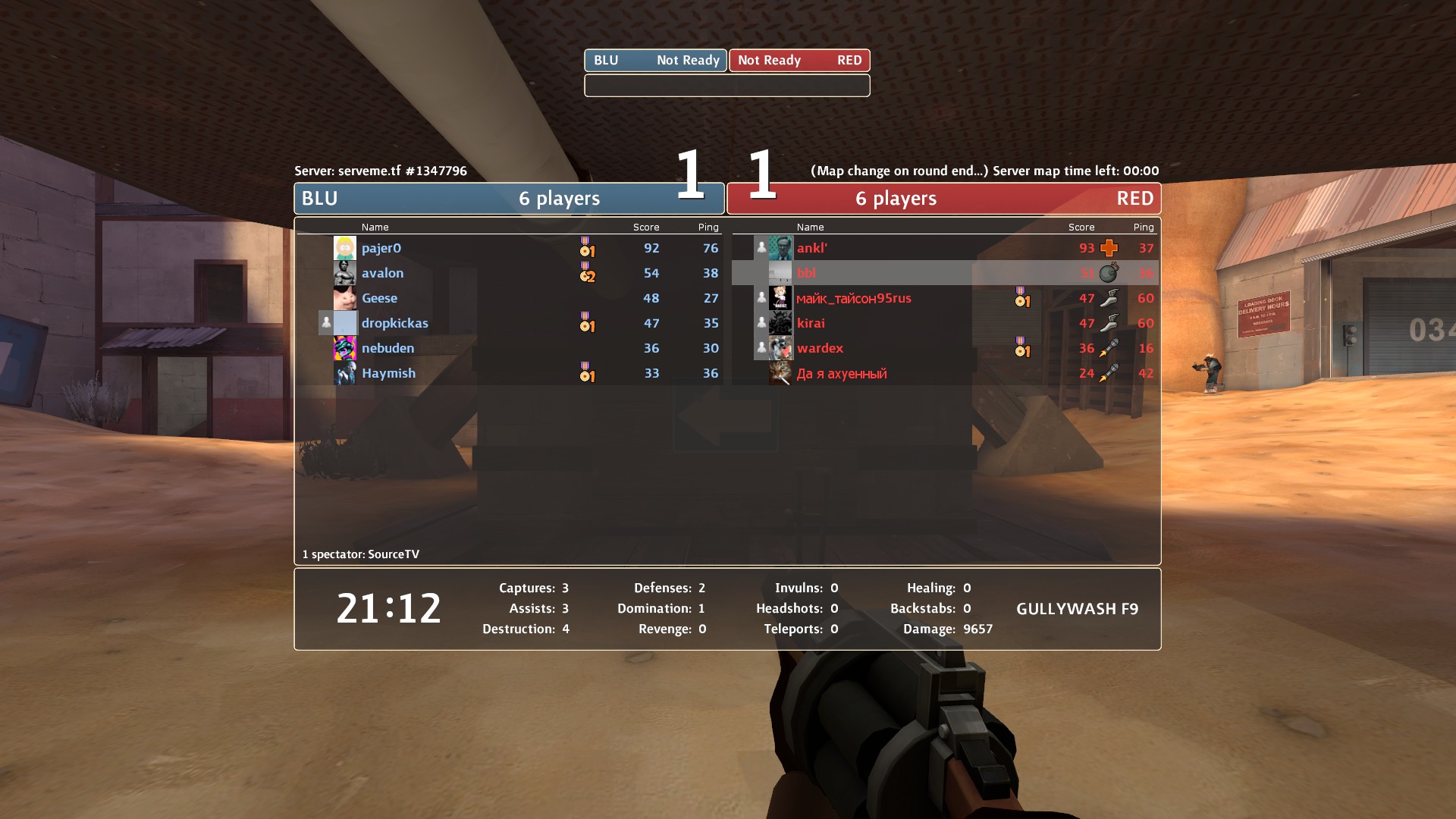This screenshot has height=819, width=1456.
Task: Click the BLU Not Ready status panel
Action: [x=655, y=61]
